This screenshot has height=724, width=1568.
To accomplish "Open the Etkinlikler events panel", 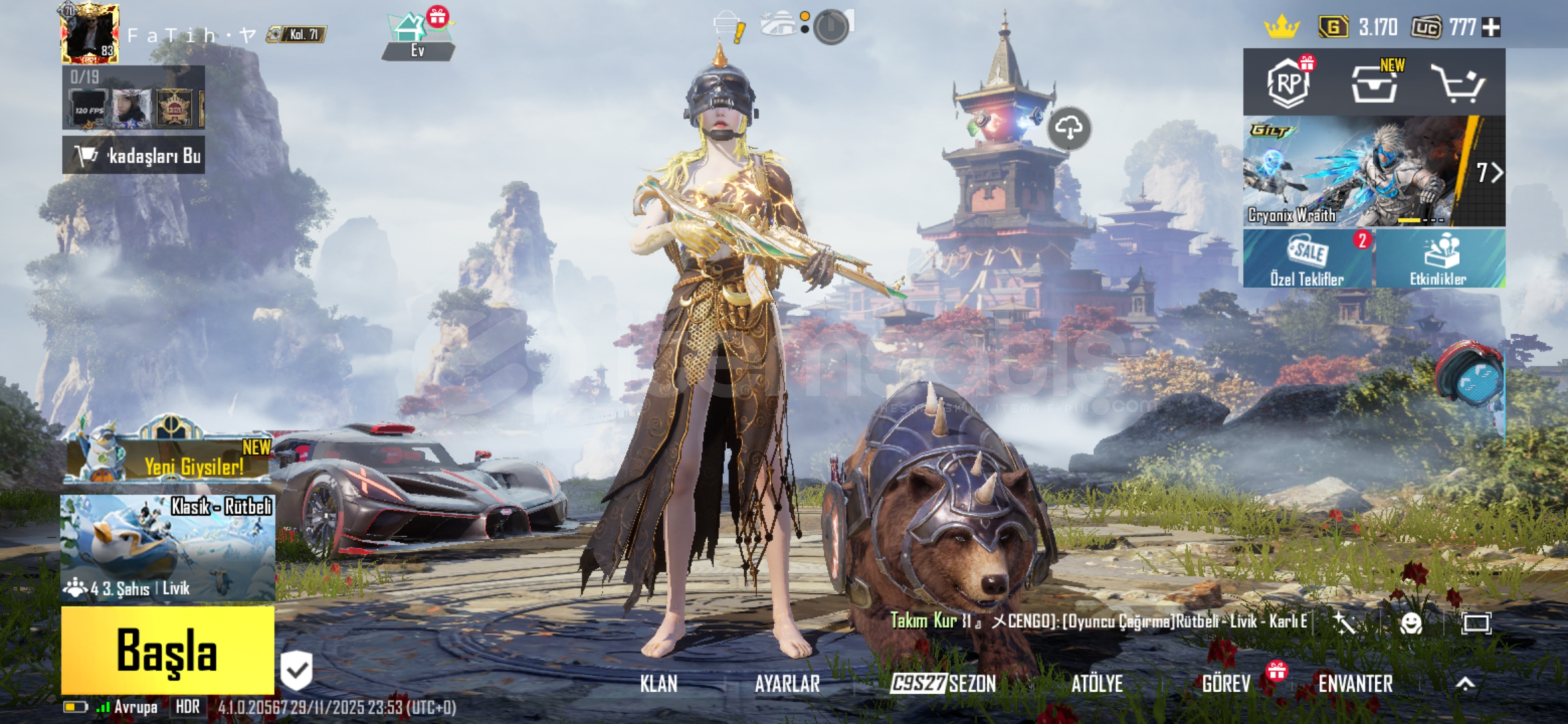I will pos(1438,259).
